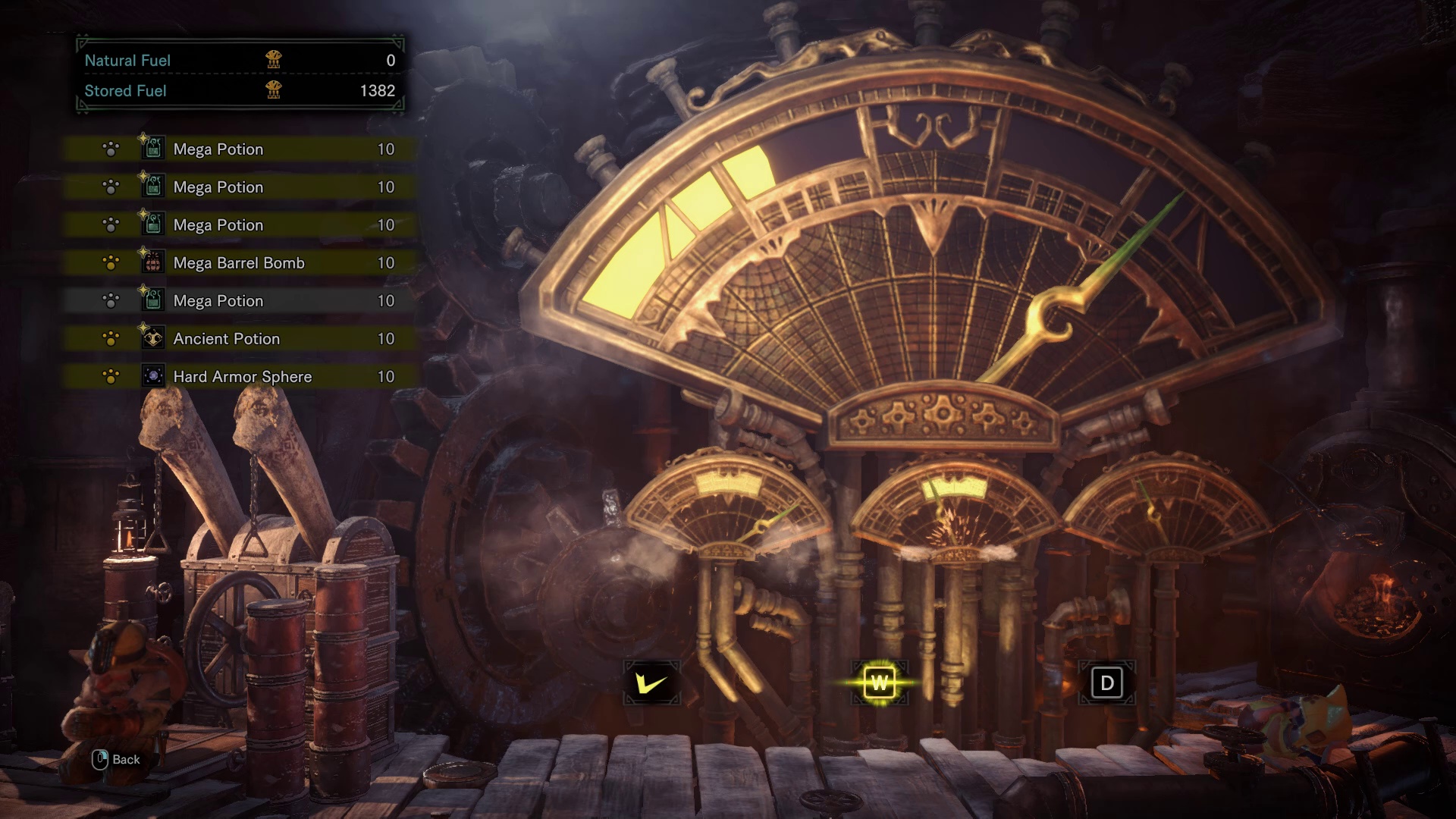Screen dimensions: 1456x819
Task: Select the Mega Barrel Bomb reward row
Action: pyautogui.click(x=240, y=263)
